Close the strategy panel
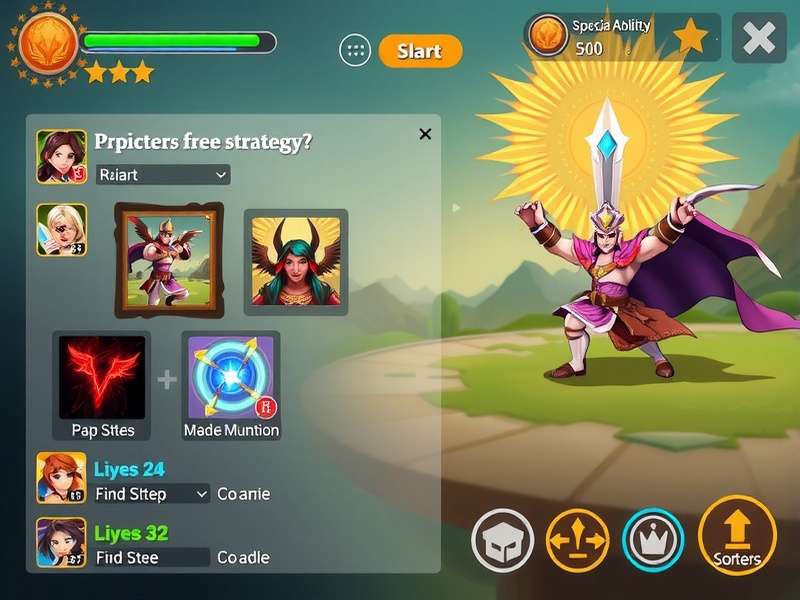800x600 pixels. (425, 134)
